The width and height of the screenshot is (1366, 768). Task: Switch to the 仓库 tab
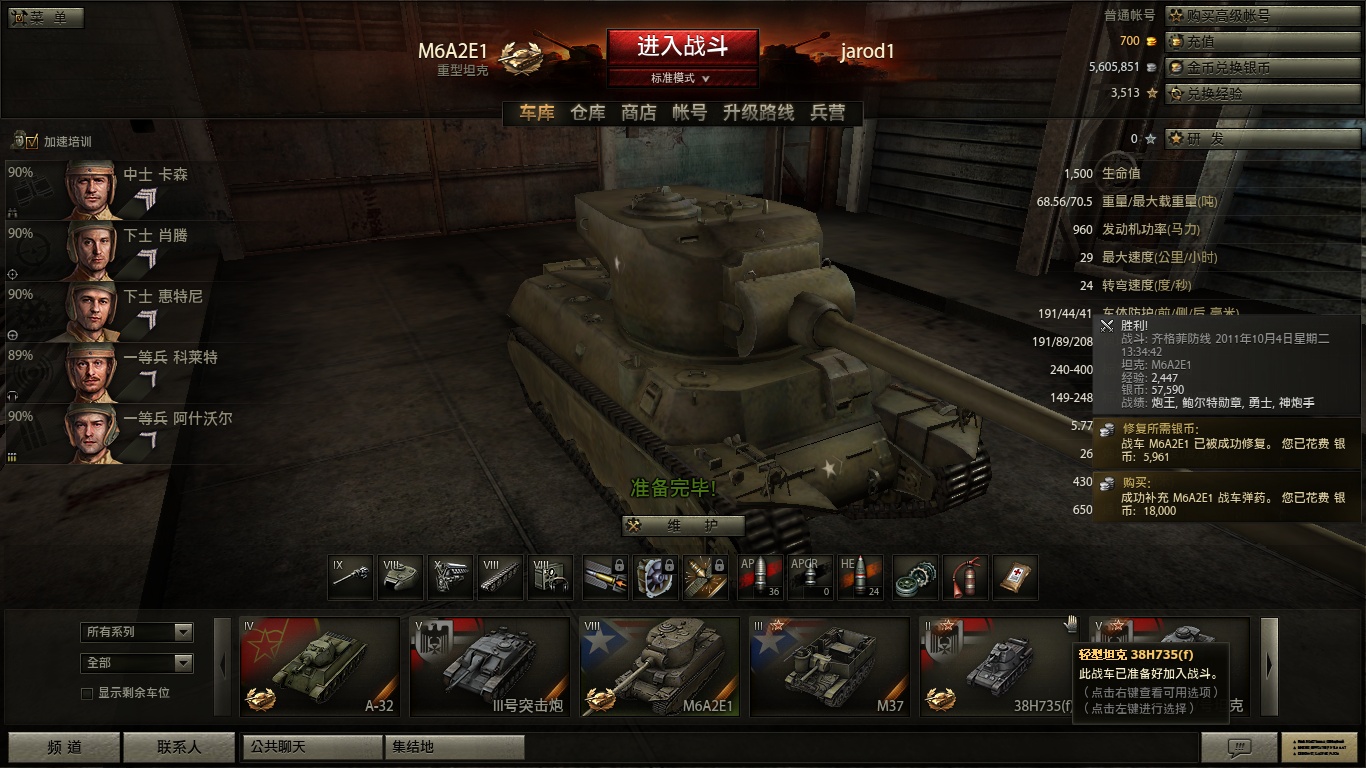point(588,113)
